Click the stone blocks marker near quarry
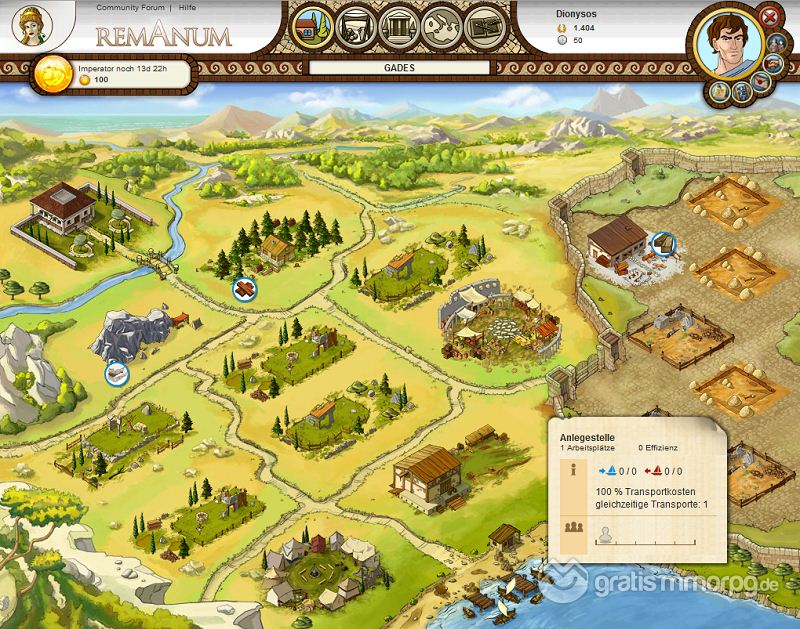The width and height of the screenshot is (800, 629). pos(117,373)
